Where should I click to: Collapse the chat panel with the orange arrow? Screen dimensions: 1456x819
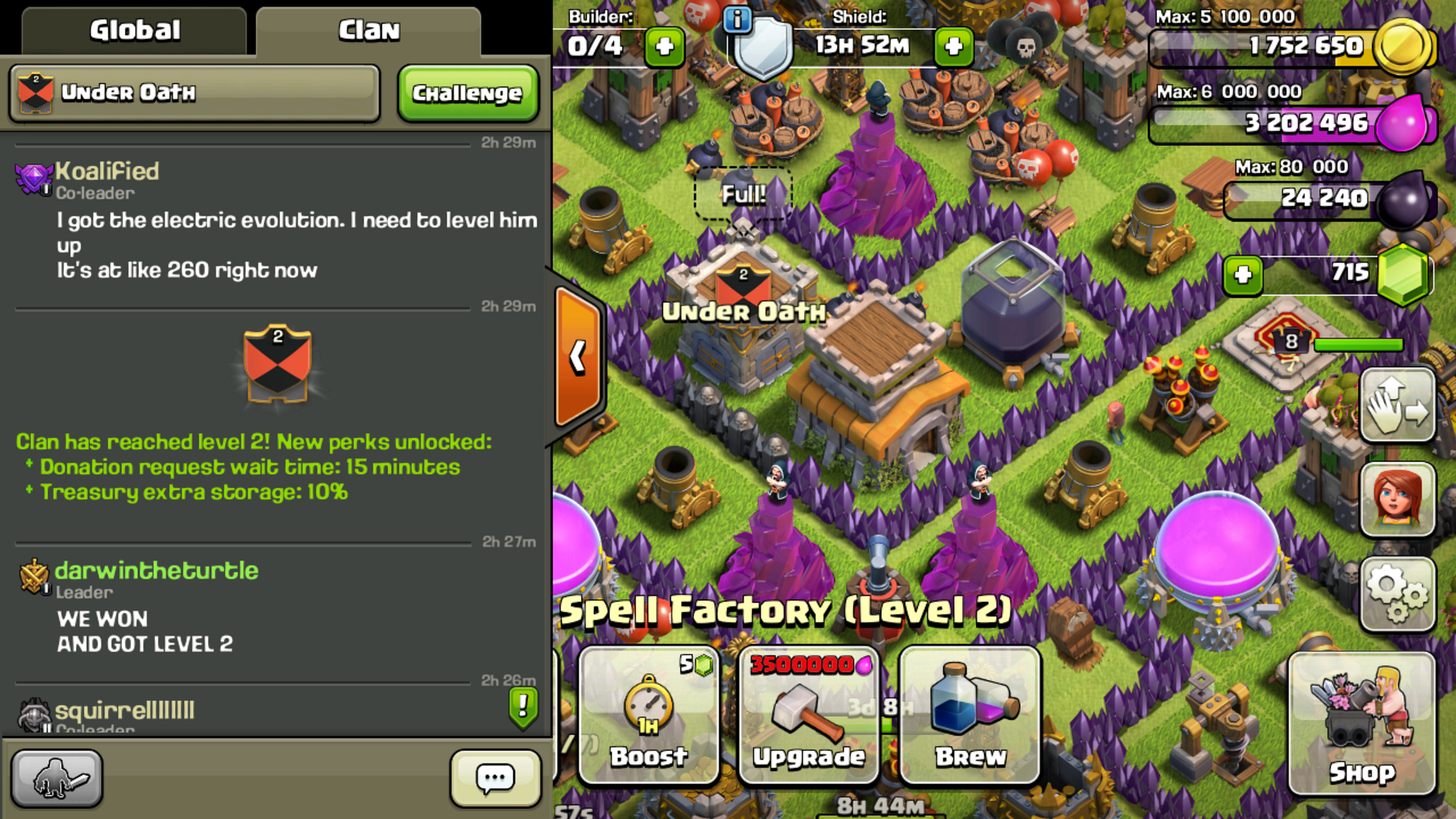579,356
